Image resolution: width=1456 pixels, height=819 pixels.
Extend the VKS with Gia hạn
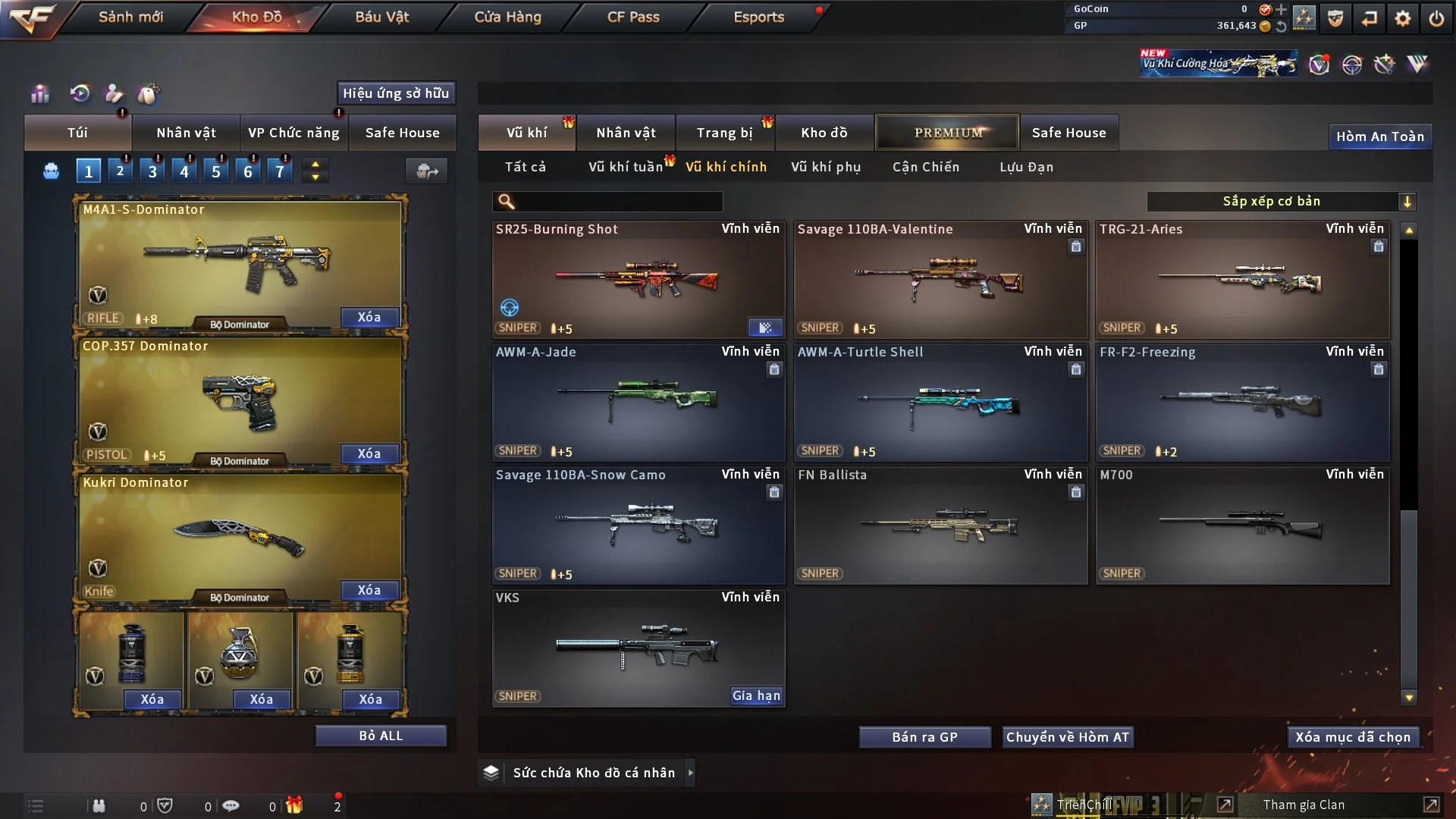tap(755, 695)
